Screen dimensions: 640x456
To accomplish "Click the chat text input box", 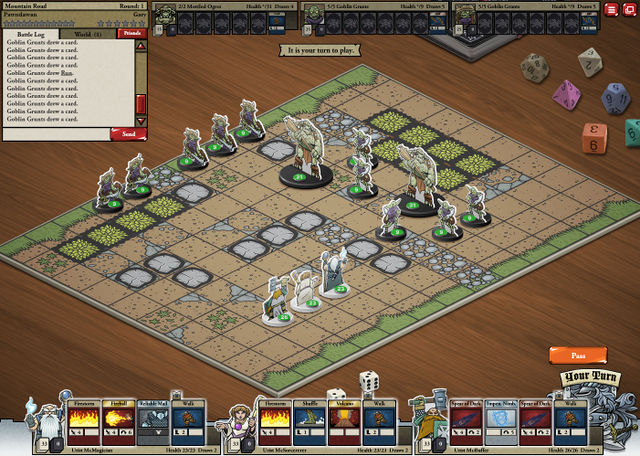I will 56,133.
